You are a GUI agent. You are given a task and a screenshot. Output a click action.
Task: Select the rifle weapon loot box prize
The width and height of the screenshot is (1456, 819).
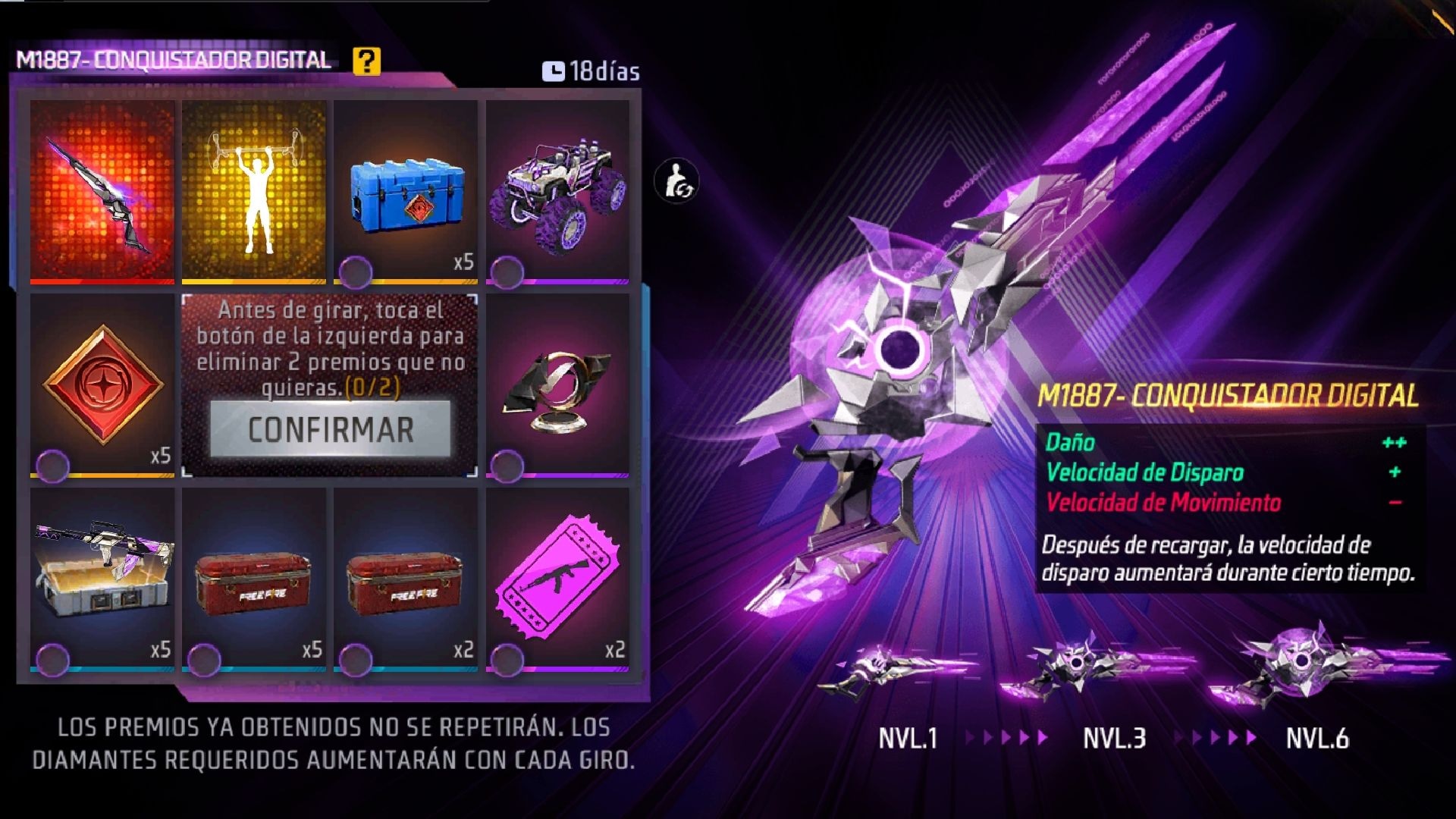[x=102, y=578]
